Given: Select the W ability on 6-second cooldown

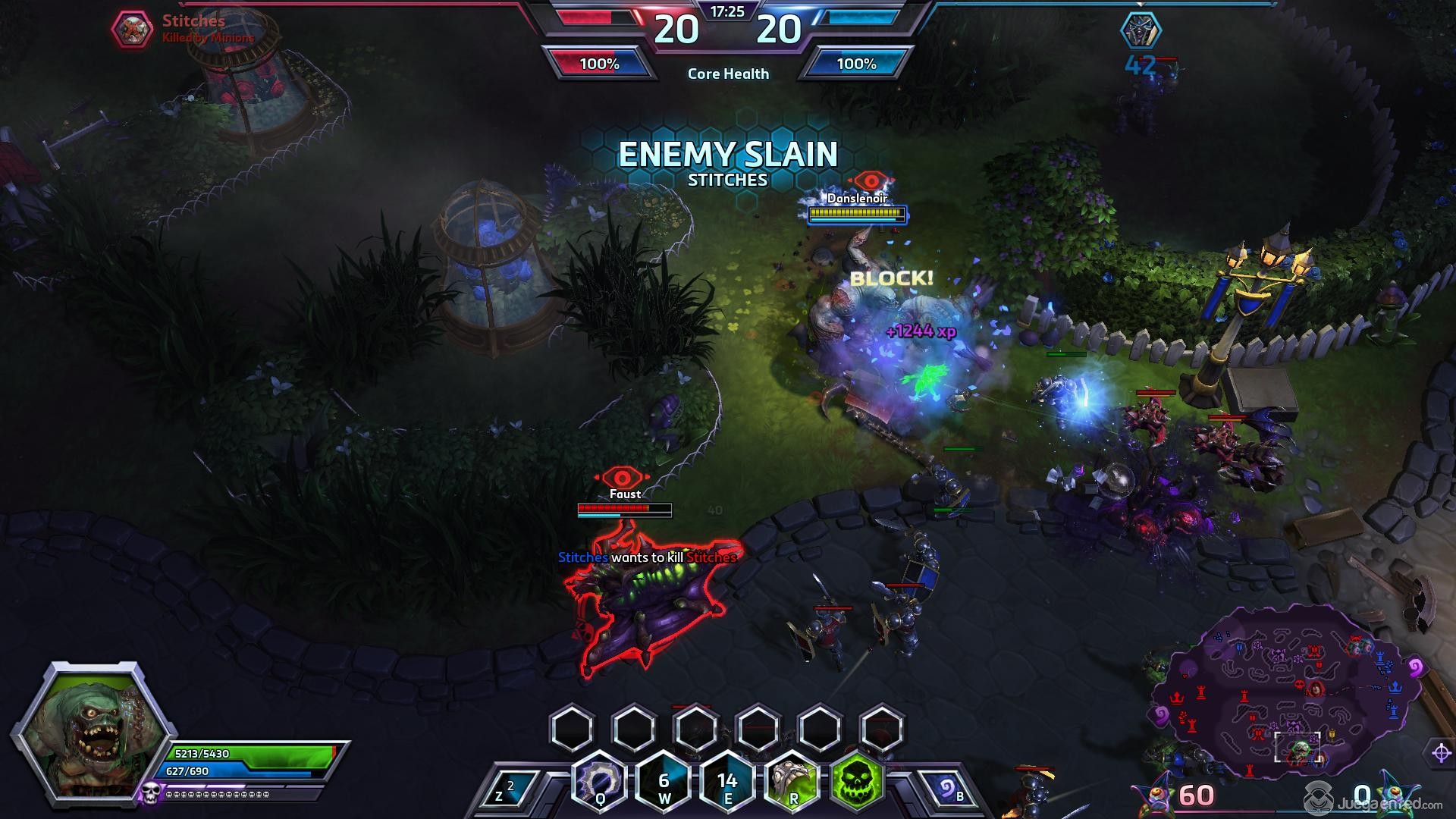Looking at the screenshot, I should (664, 783).
